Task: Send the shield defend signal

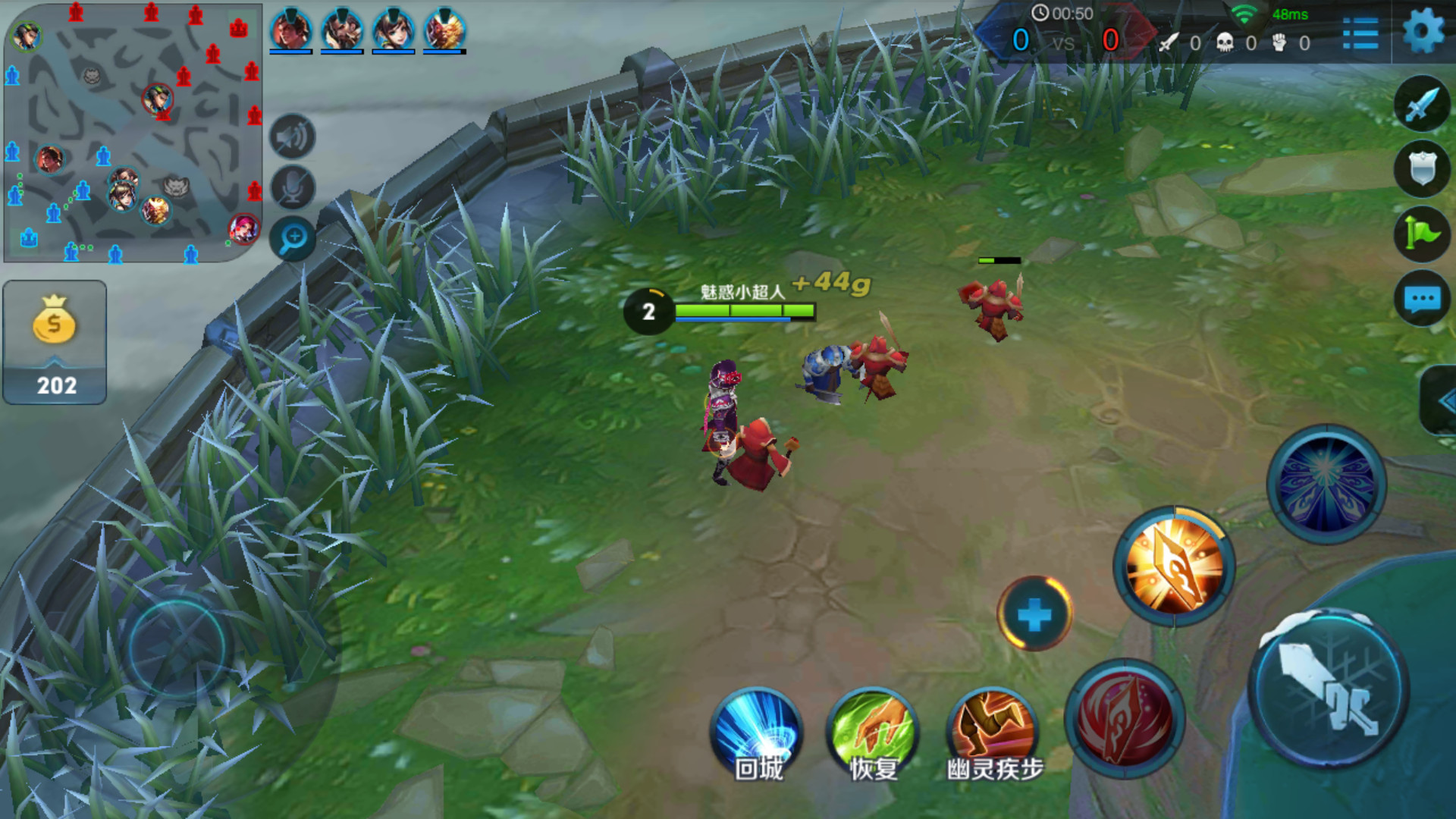Action: [x=1422, y=168]
